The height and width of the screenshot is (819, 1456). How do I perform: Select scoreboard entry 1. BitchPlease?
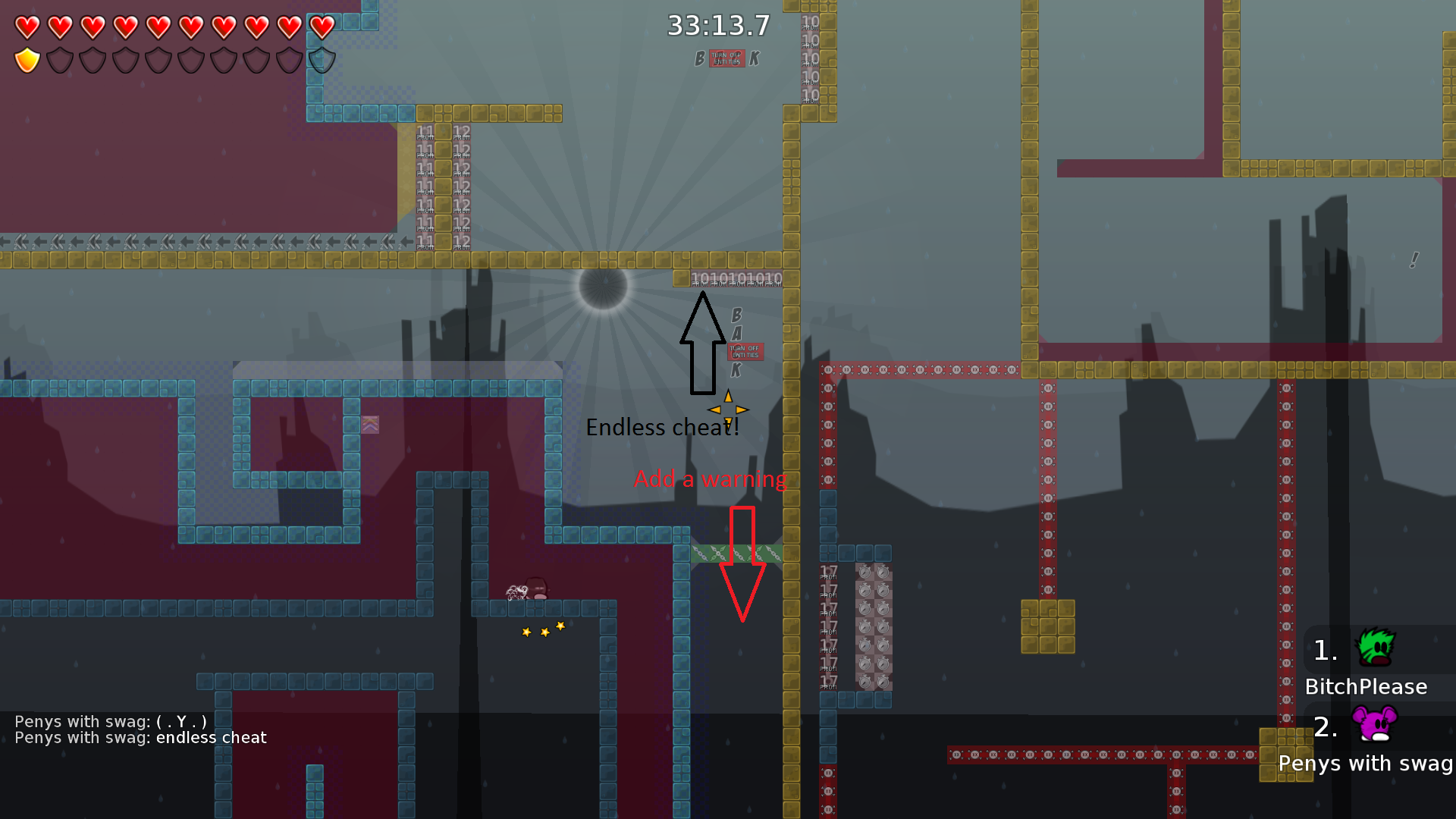click(x=1365, y=667)
